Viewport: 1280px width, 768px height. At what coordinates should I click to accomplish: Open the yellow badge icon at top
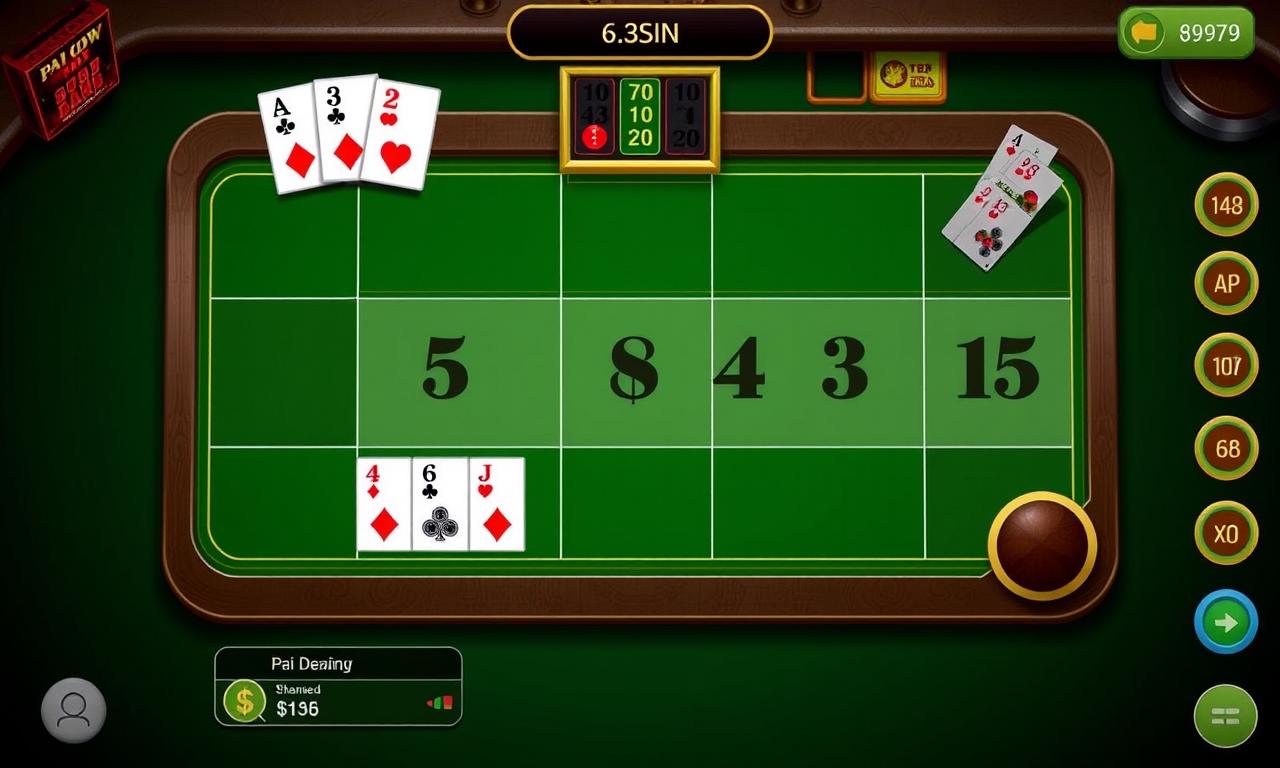click(x=907, y=77)
